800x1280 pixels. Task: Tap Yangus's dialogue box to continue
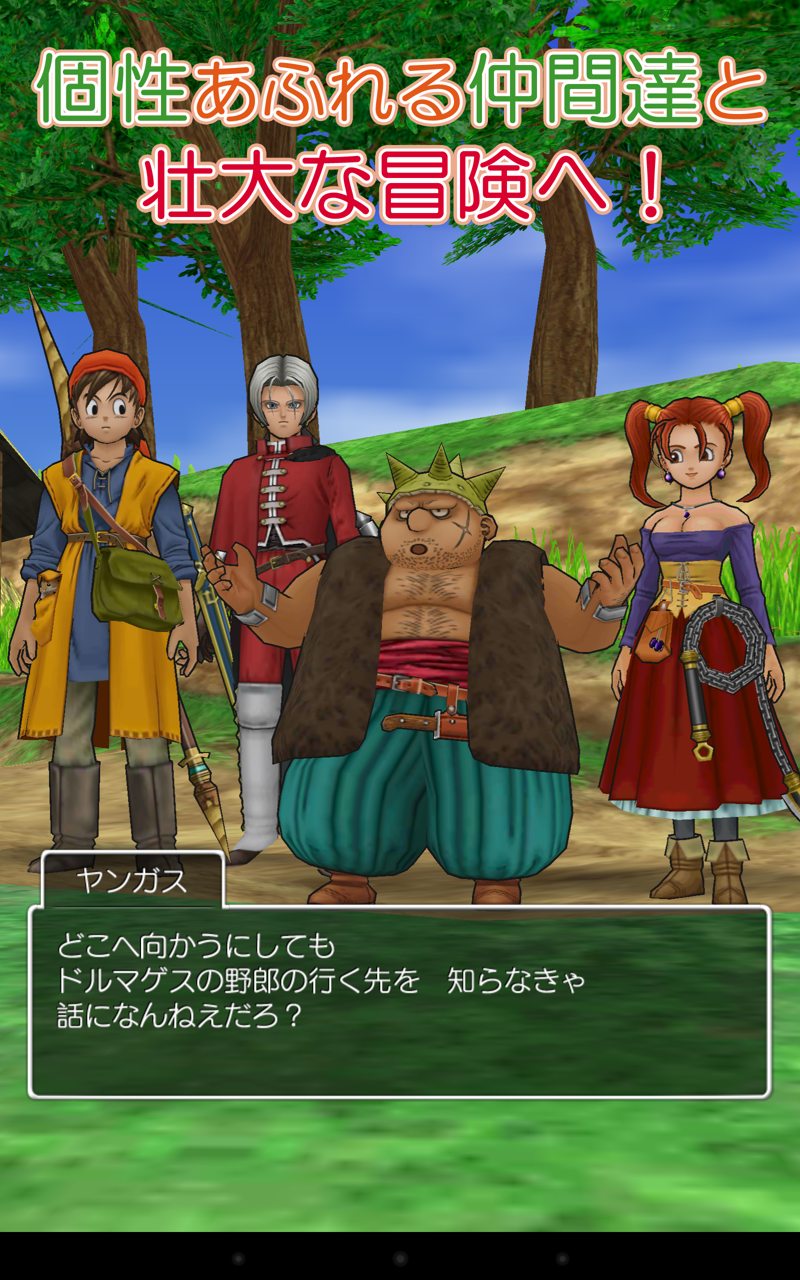(399, 1000)
